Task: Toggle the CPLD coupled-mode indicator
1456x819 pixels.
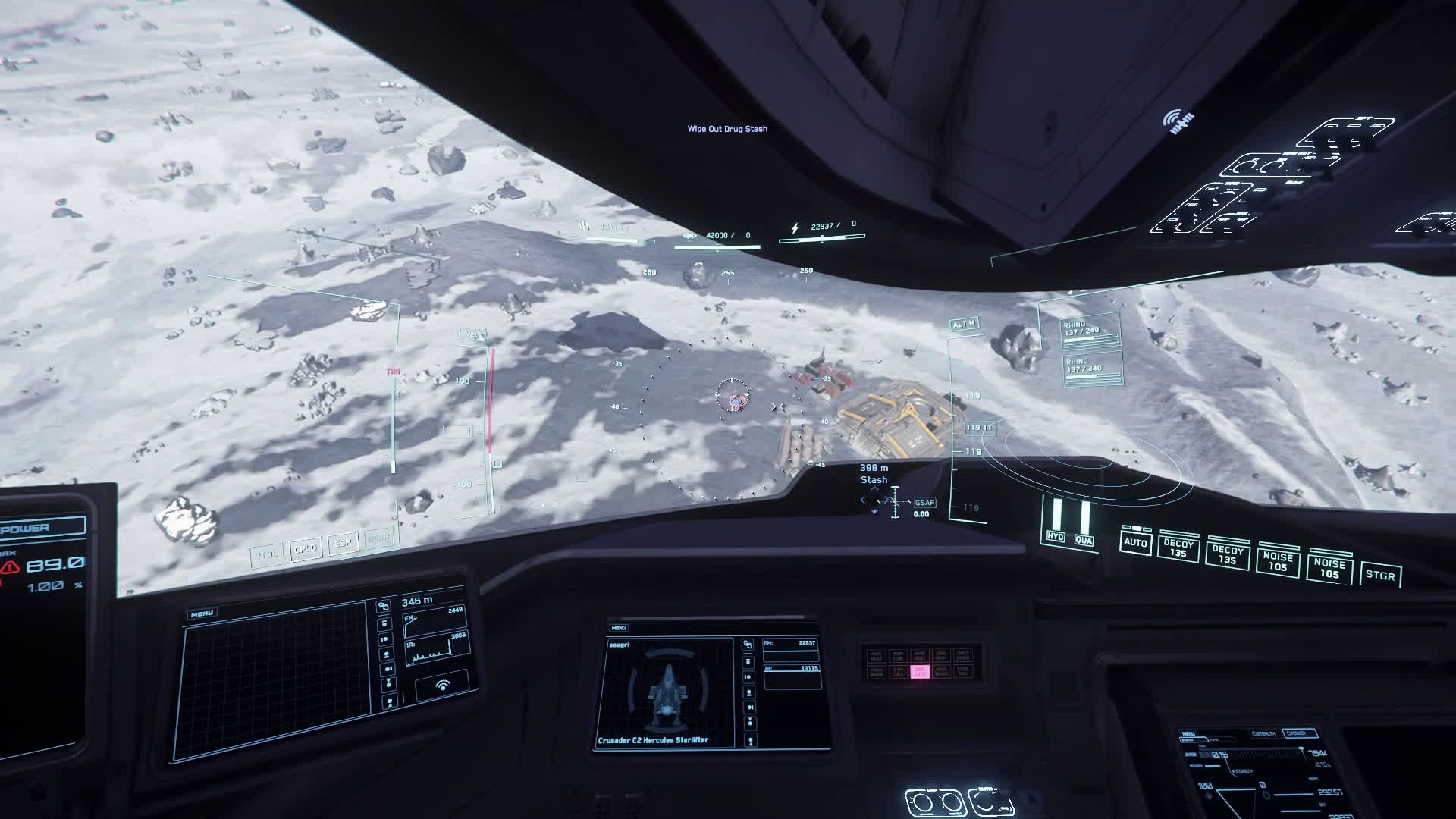Action: [306, 548]
